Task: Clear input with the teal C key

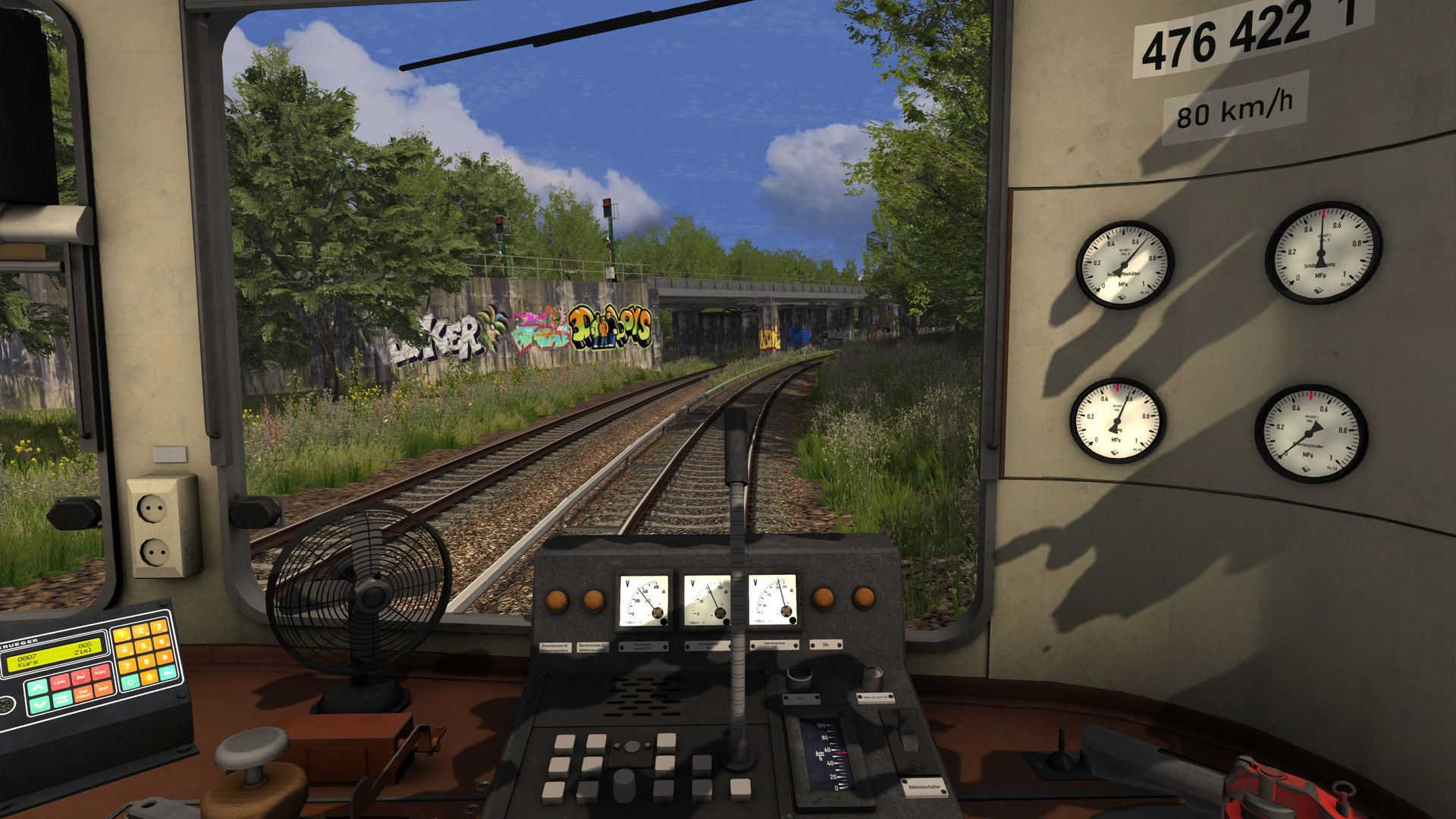Action: click(x=129, y=682)
